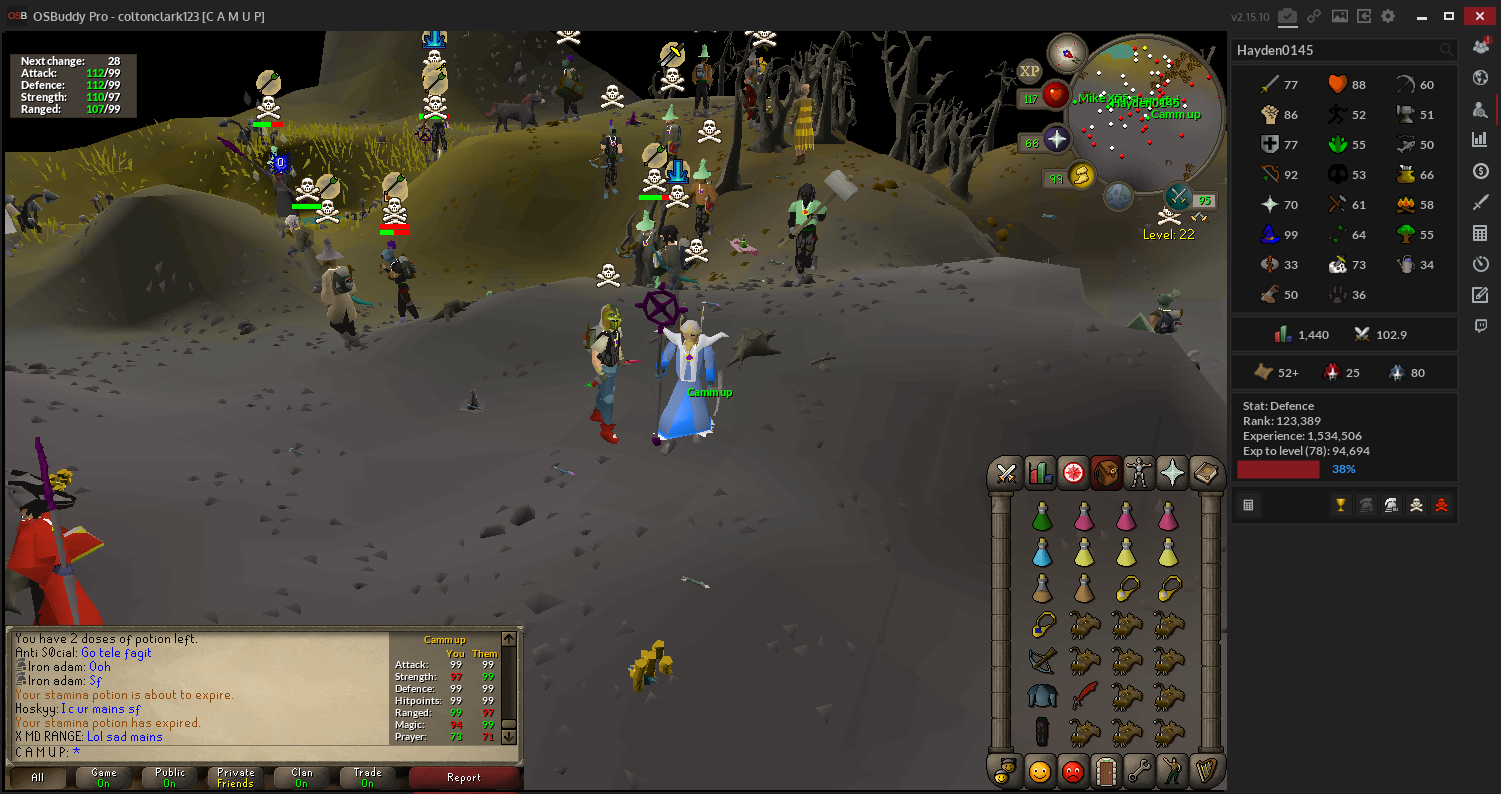Screen dimensions: 1501x794
Task: Open the Worn Equipment tab
Action: pyautogui.click(x=1139, y=473)
